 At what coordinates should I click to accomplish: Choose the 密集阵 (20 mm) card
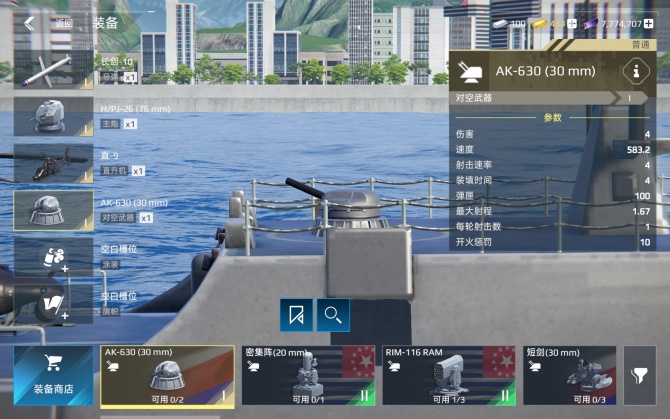point(307,375)
